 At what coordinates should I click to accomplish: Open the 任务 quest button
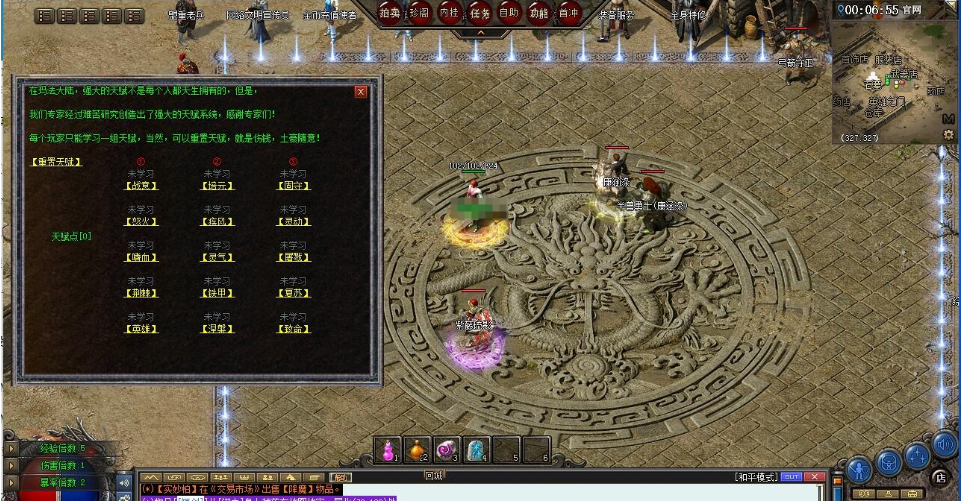[x=480, y=13]
